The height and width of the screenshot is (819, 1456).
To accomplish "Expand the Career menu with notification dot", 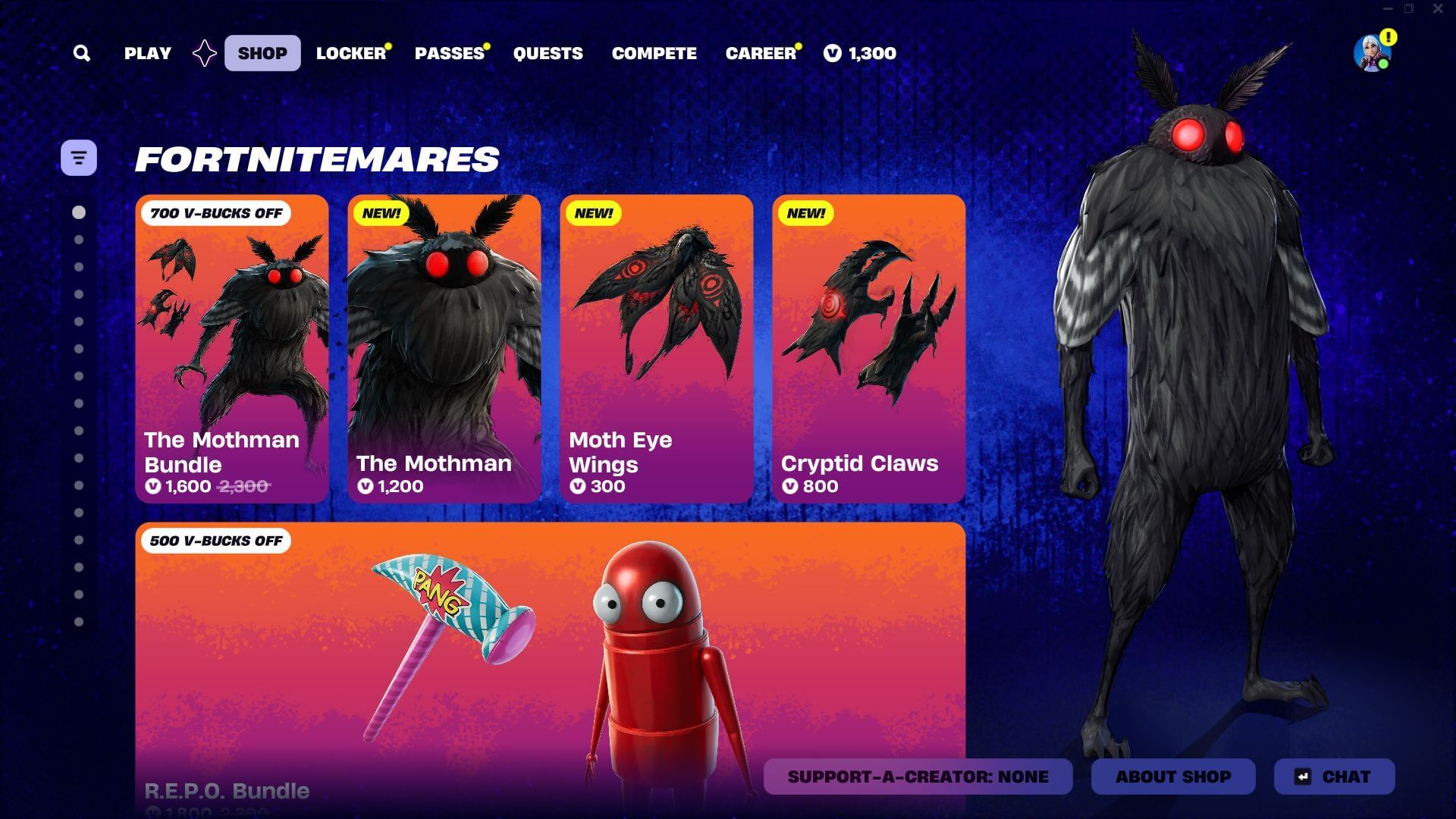I will click(759, 53).
